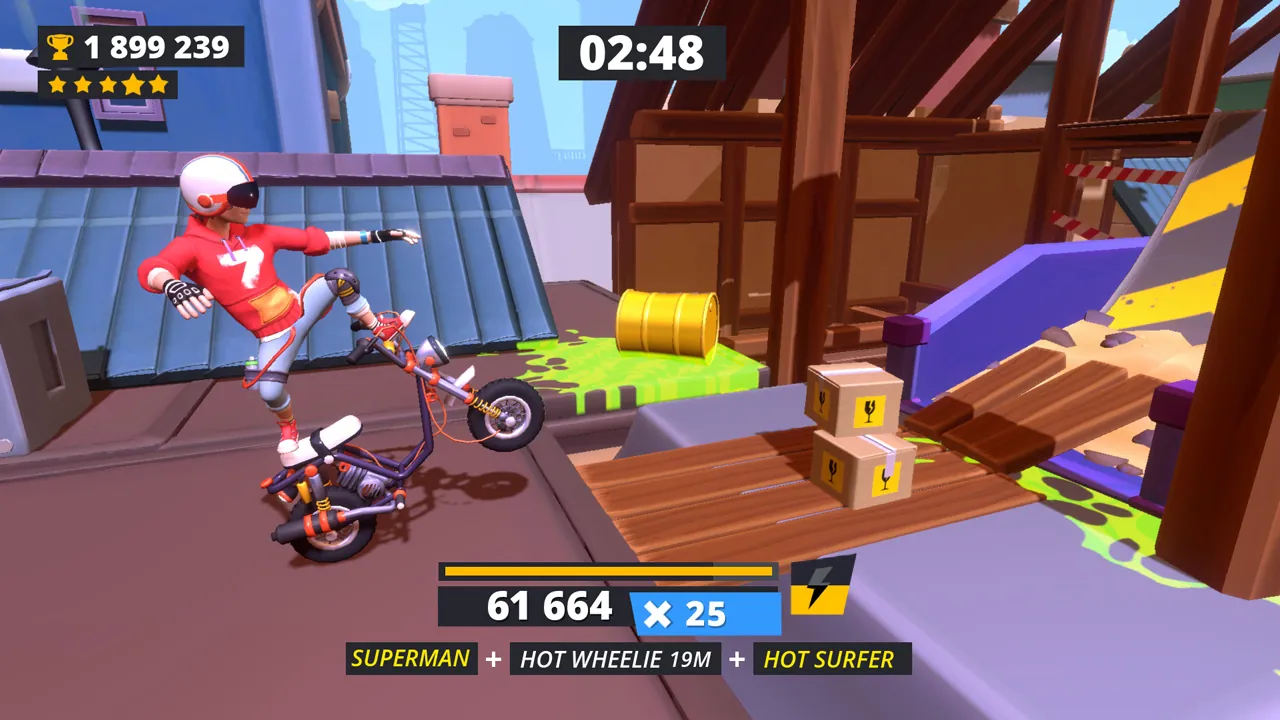Viewport: 1280px width, 720px height.
Task: Click the blue multiplier cross icon
Action: click(660, 614)
